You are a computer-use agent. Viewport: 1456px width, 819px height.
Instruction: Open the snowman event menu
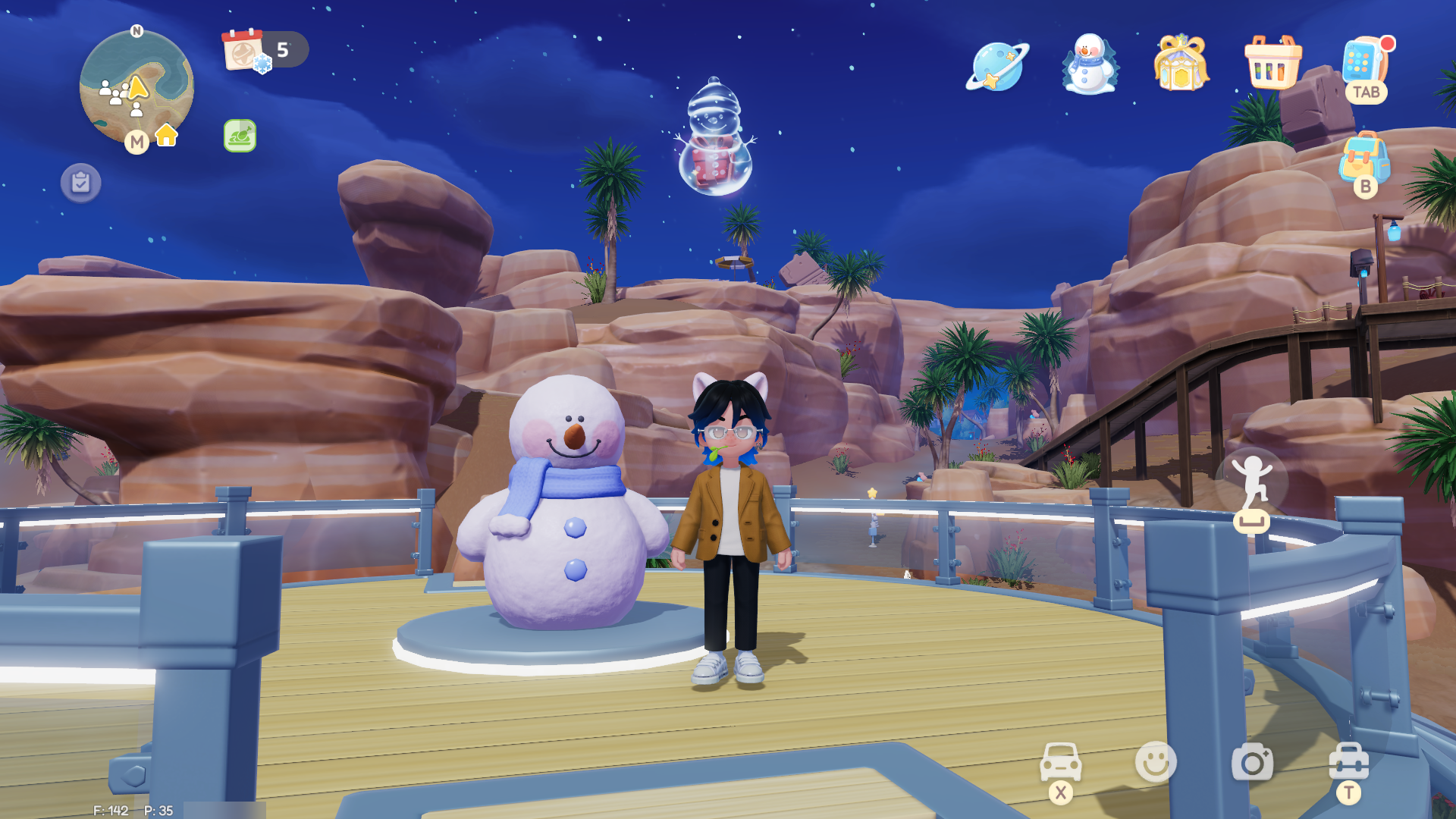point(1089,64)
